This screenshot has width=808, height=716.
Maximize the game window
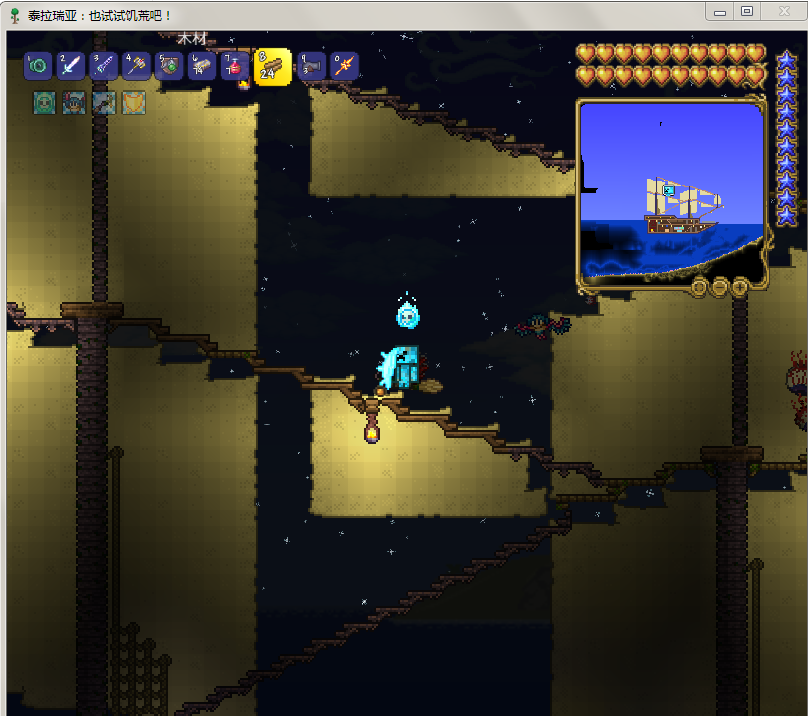[x=747, y=11]
